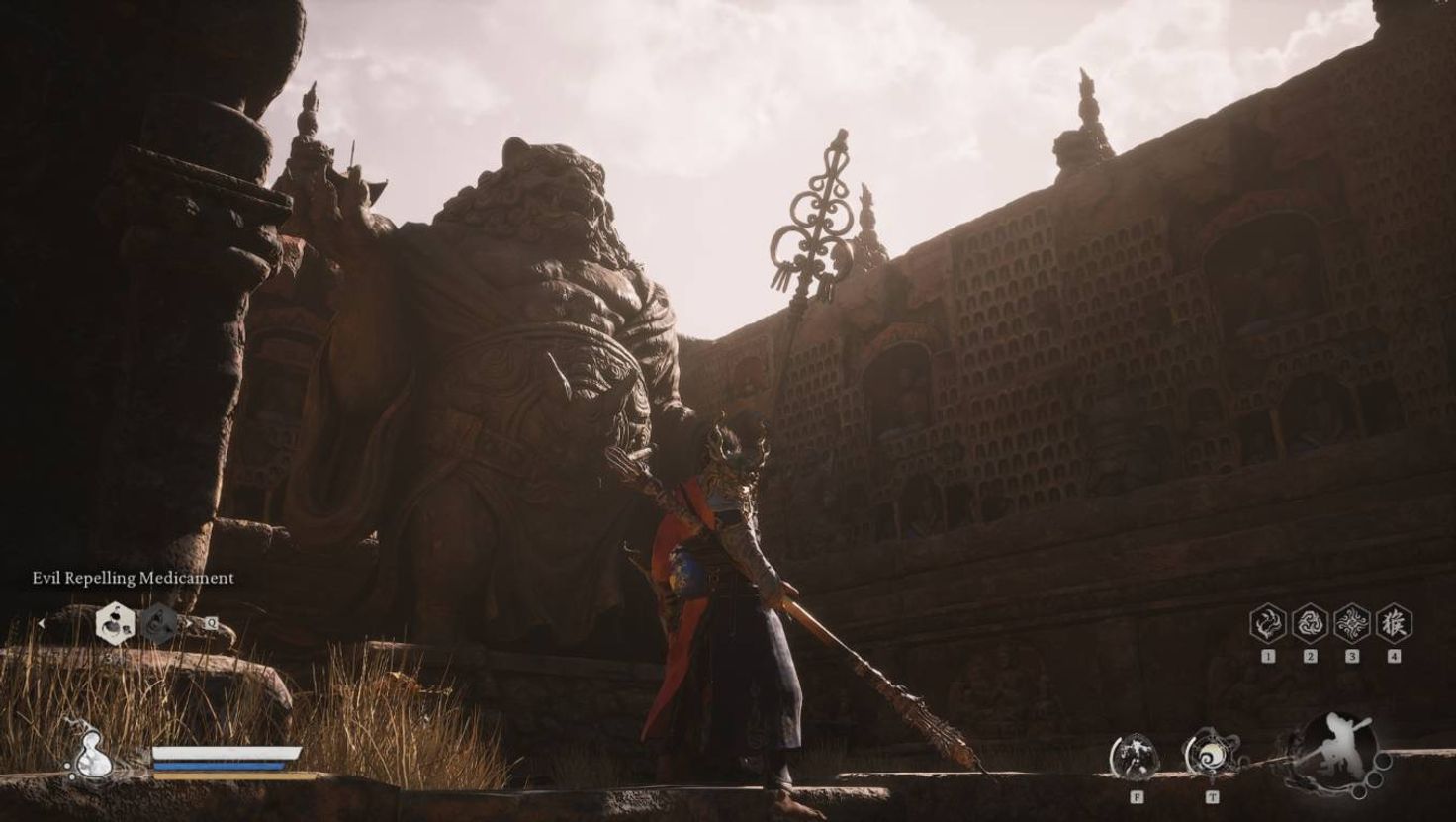1456x822 pixels.
Task: Click the Q key badge next to the items
Action: (213, 622)
